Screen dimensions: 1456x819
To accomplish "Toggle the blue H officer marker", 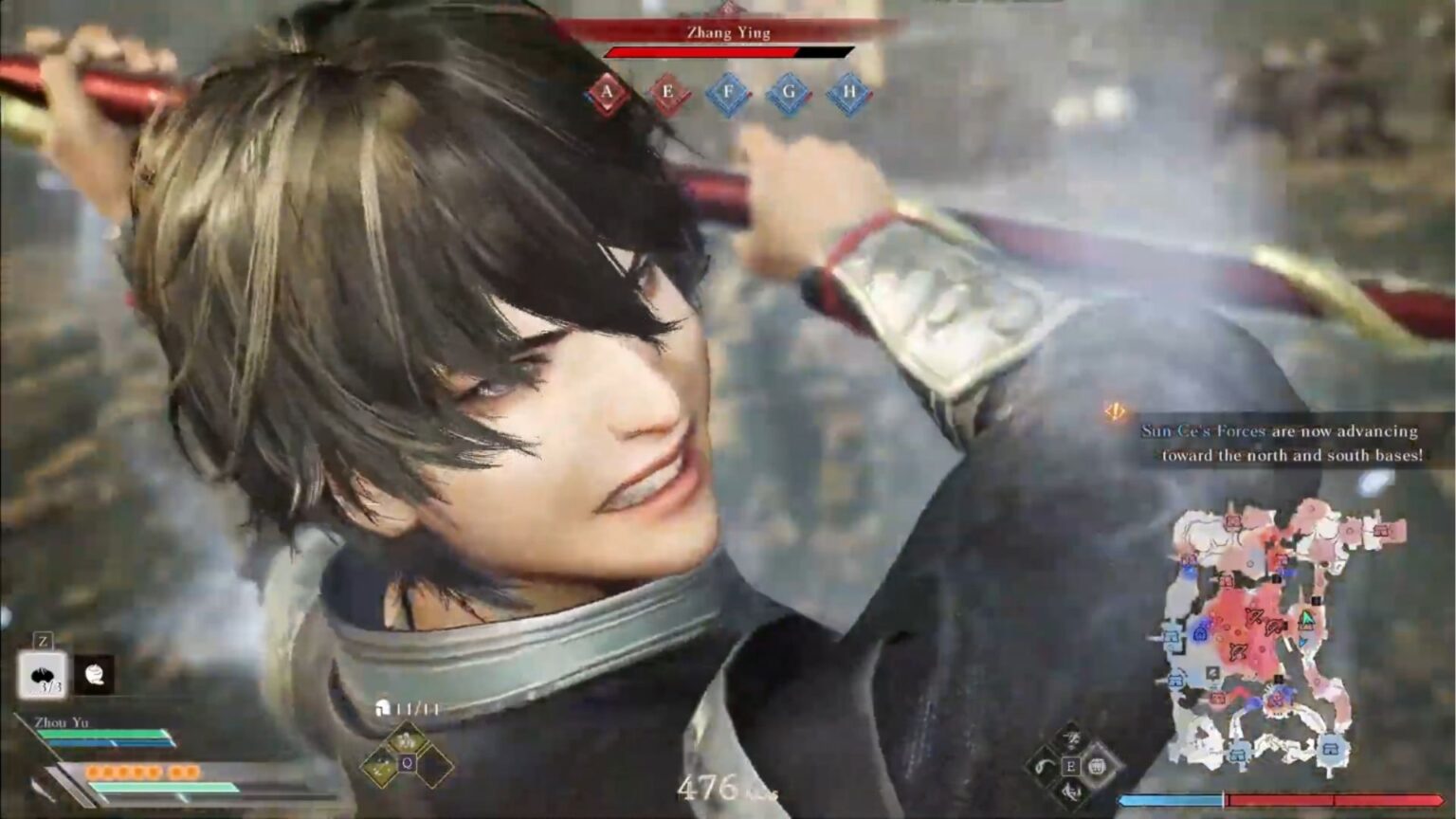I will tap(852, 92).
